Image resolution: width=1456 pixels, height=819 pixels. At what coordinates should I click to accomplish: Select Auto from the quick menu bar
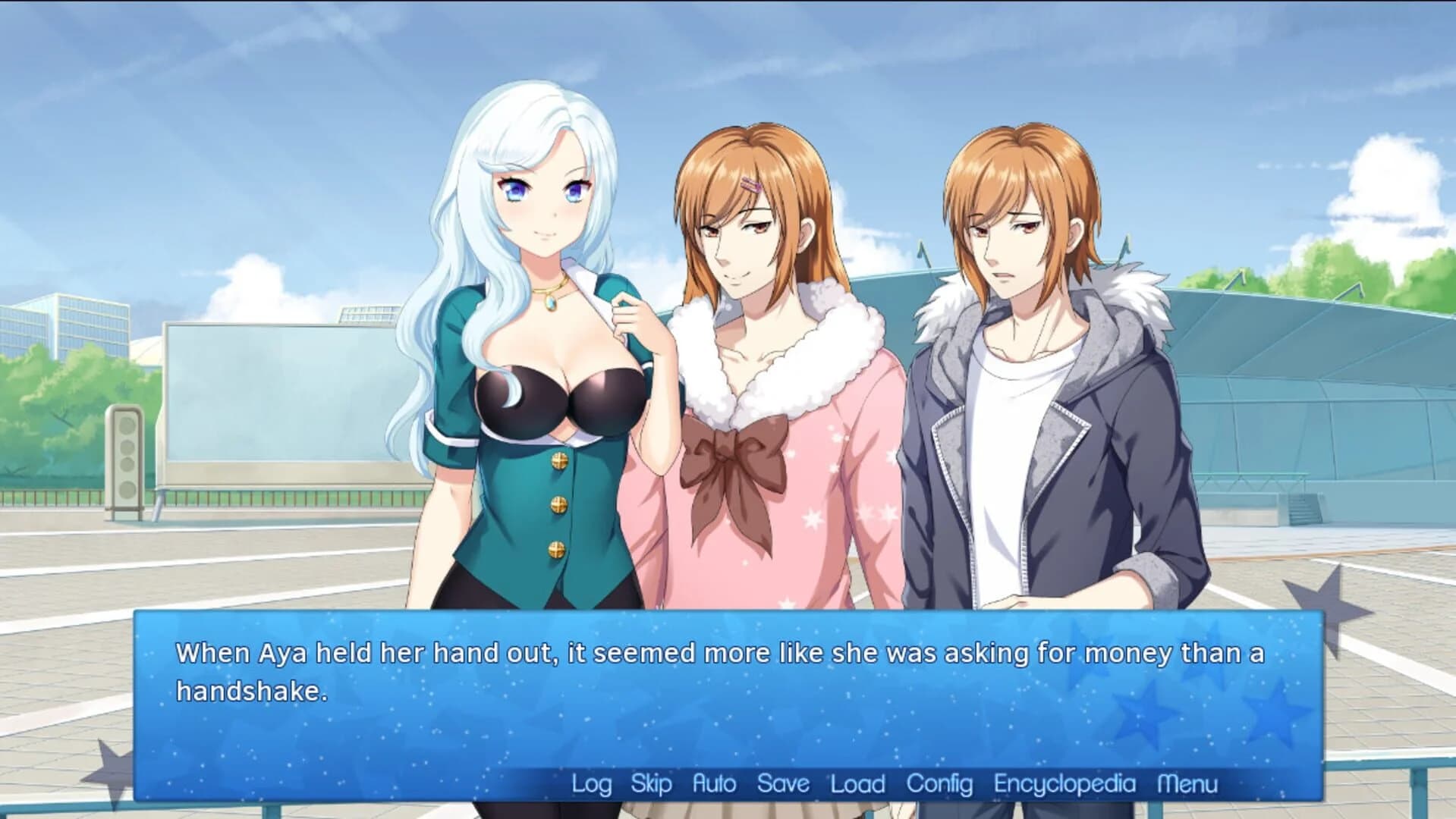pyautogui.click(x=714, y=784)
